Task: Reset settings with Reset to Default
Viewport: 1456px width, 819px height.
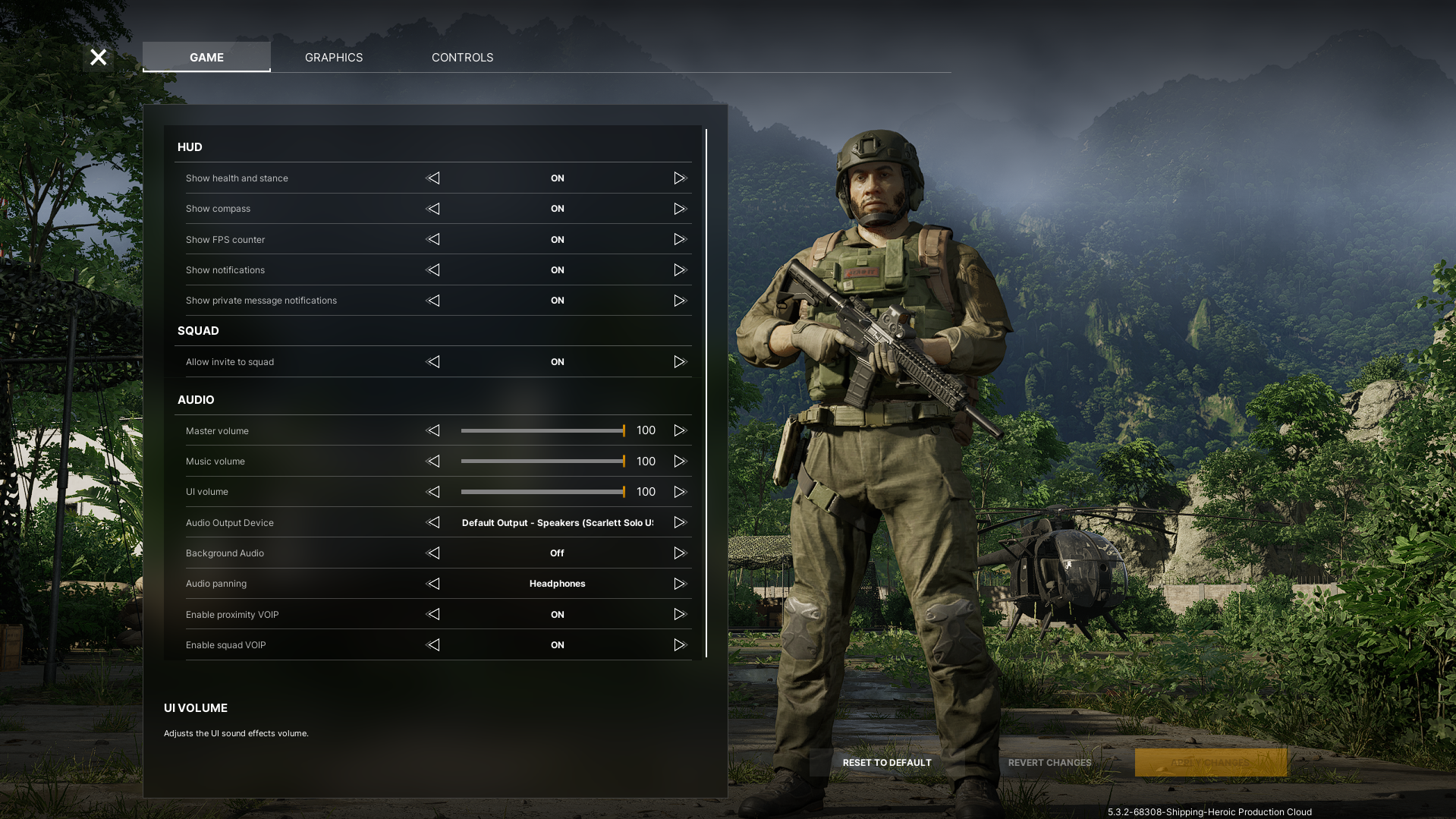Action: coord(886,763)
